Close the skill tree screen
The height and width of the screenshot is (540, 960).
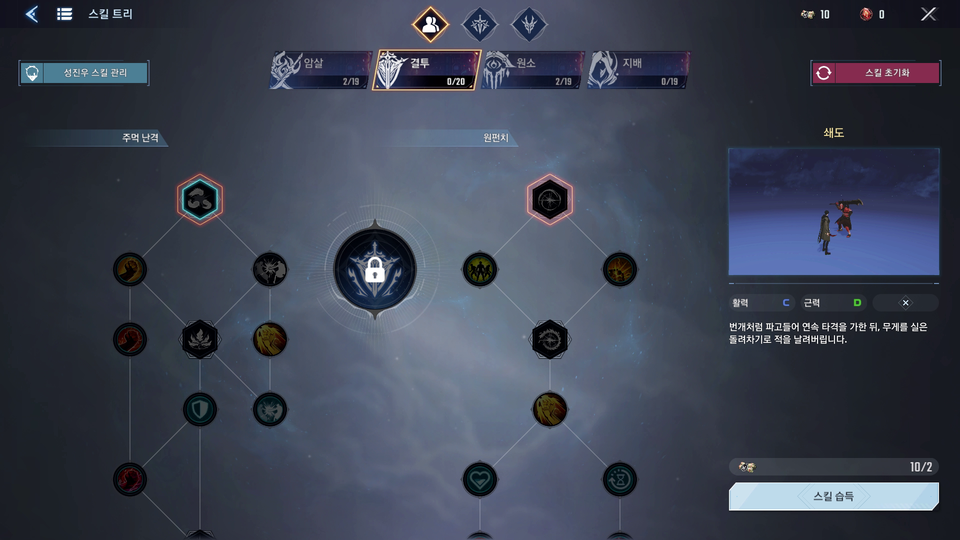point(929,14)
